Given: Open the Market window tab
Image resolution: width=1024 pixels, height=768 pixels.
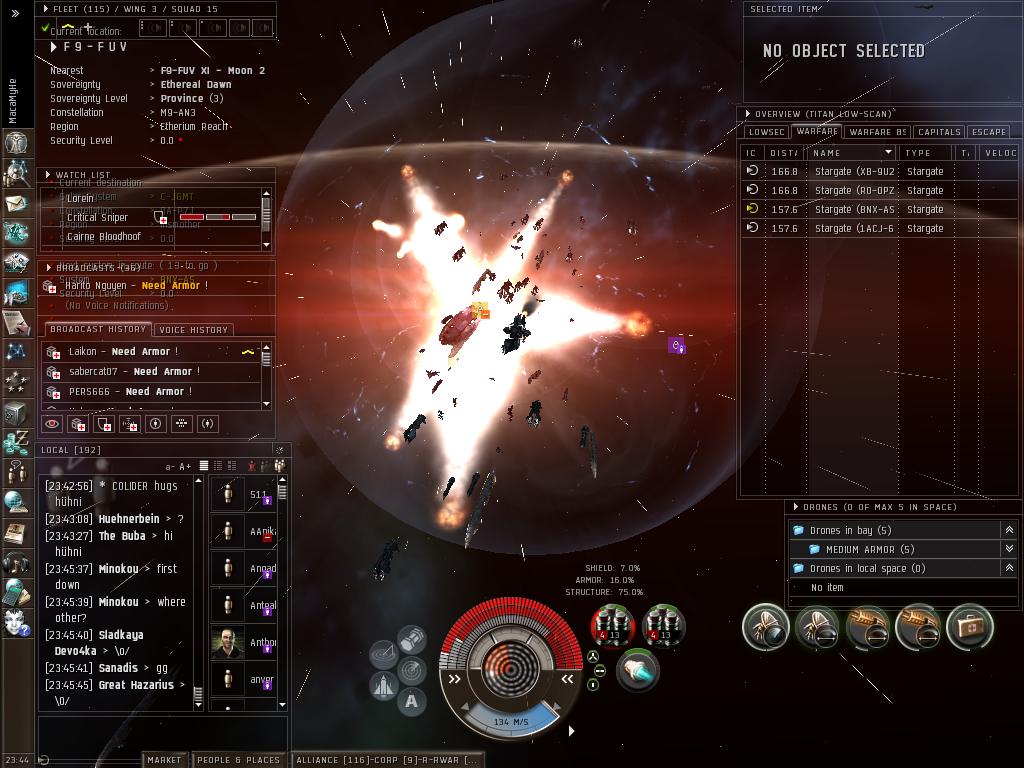Looking at the screenshot, I should (164, 760).
